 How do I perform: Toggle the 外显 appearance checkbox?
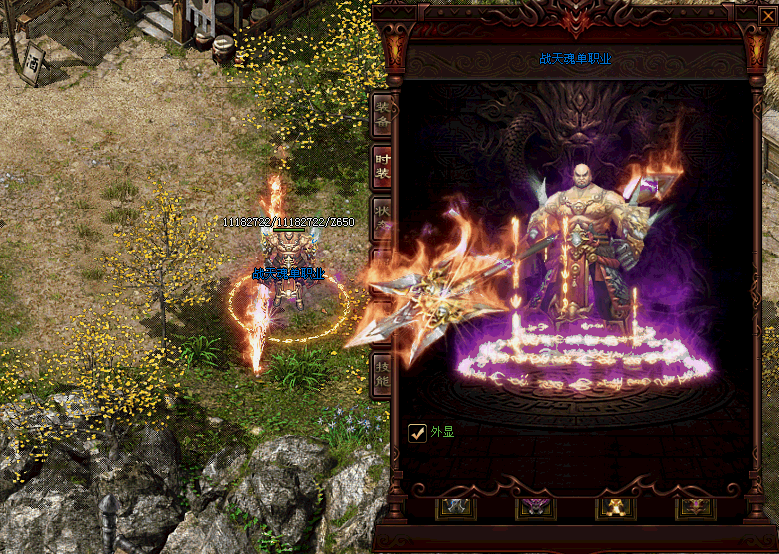(418, 432)
